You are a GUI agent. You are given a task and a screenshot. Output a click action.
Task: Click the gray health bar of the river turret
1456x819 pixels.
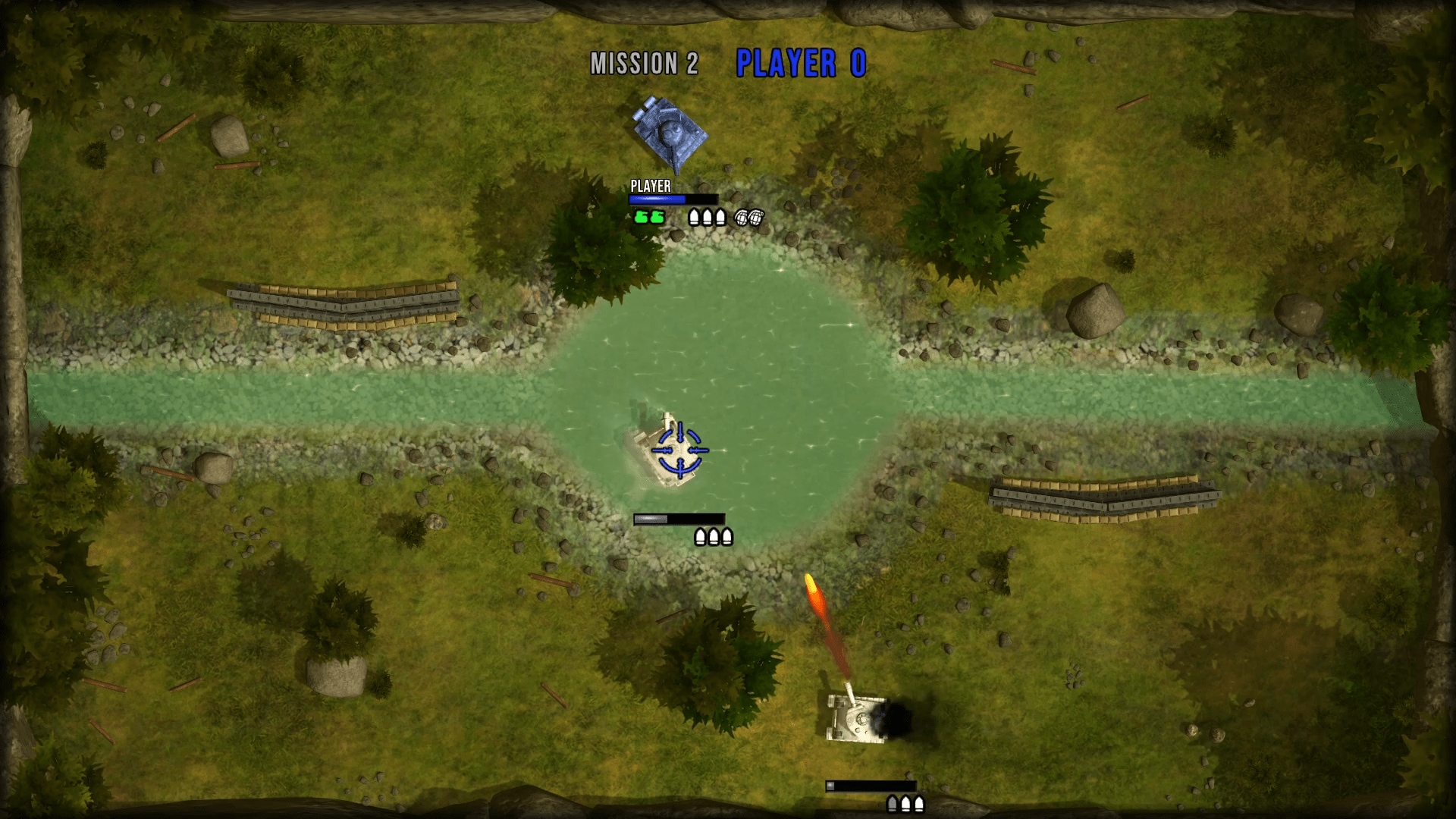(x=650, y=519)
